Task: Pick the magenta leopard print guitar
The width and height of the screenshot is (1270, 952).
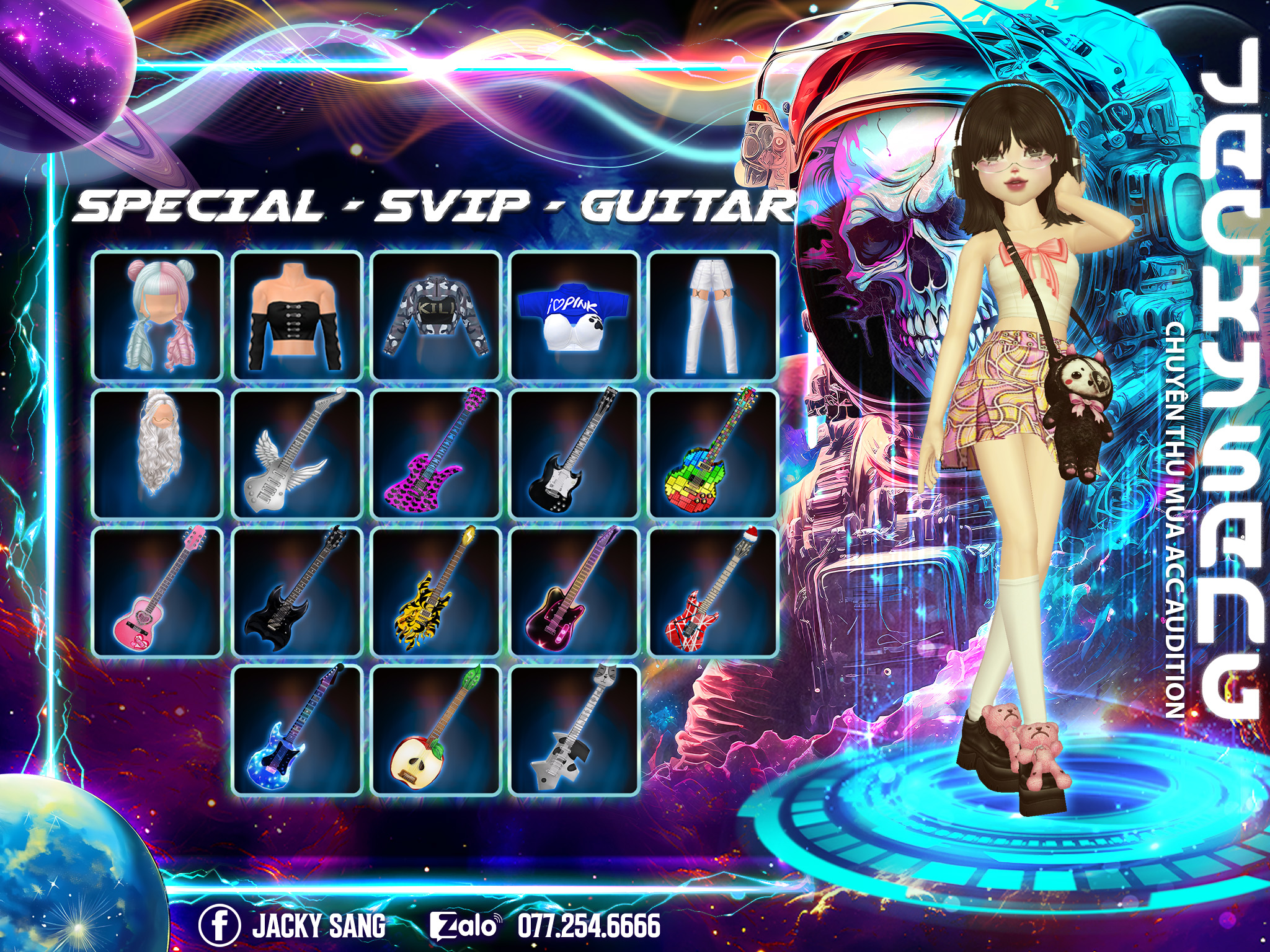Action: (x=436, y=454)
